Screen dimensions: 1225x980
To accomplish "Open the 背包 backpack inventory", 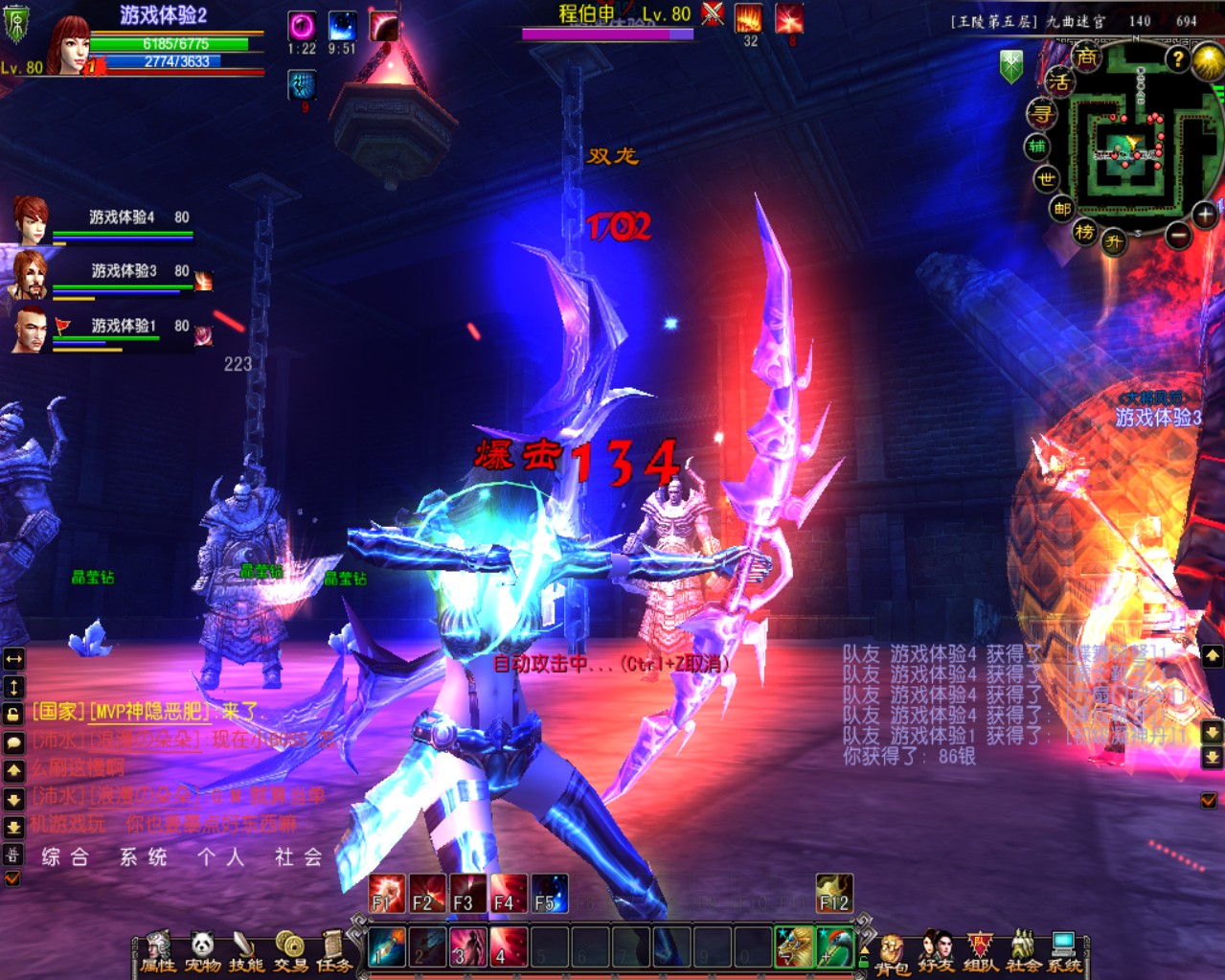I will (892, 954).
